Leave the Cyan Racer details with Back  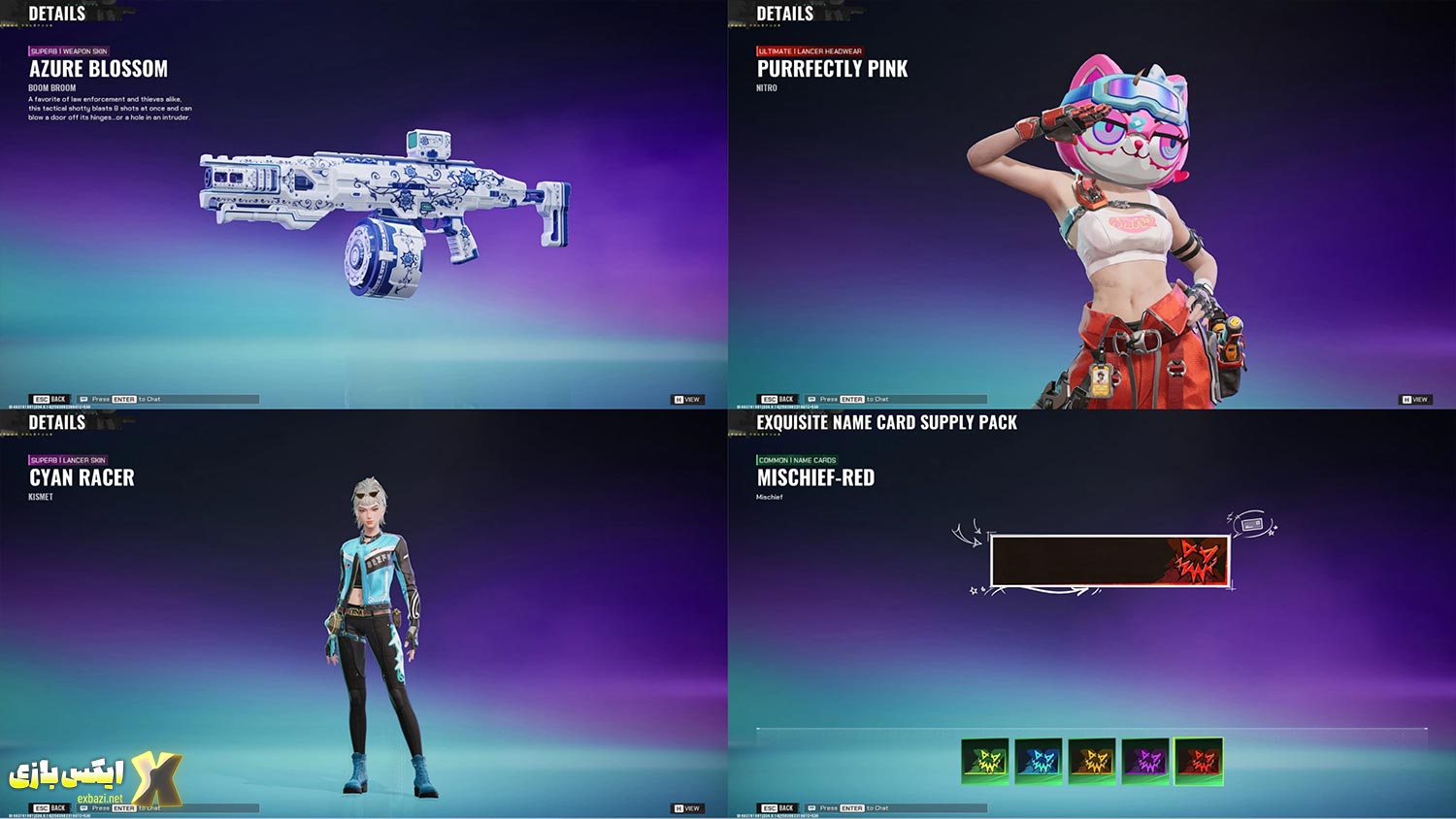50,807
